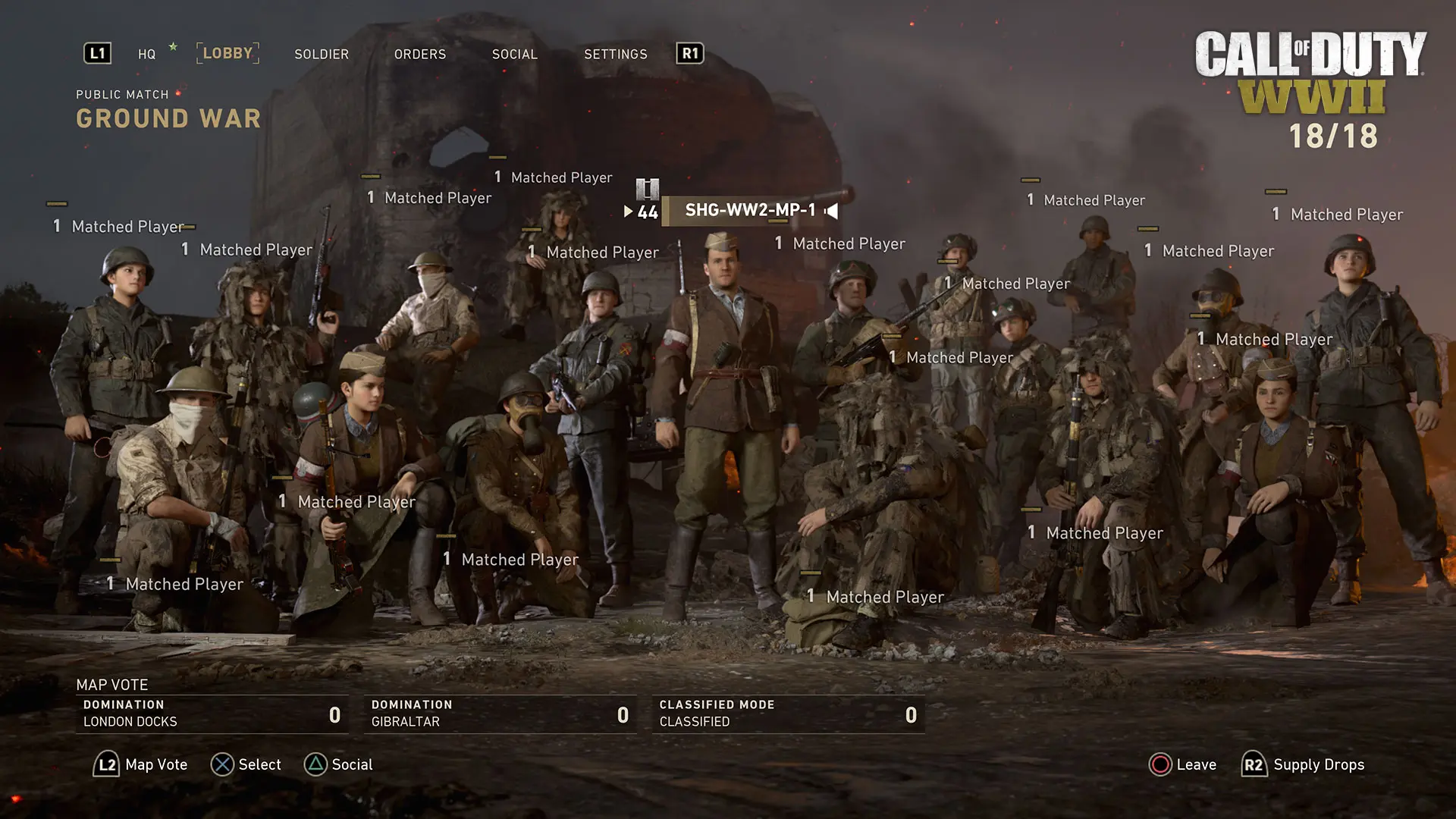Click the Leave lobby option
The height and width of the screenshot is (819, 1456).
click(x=1183, y=764)
